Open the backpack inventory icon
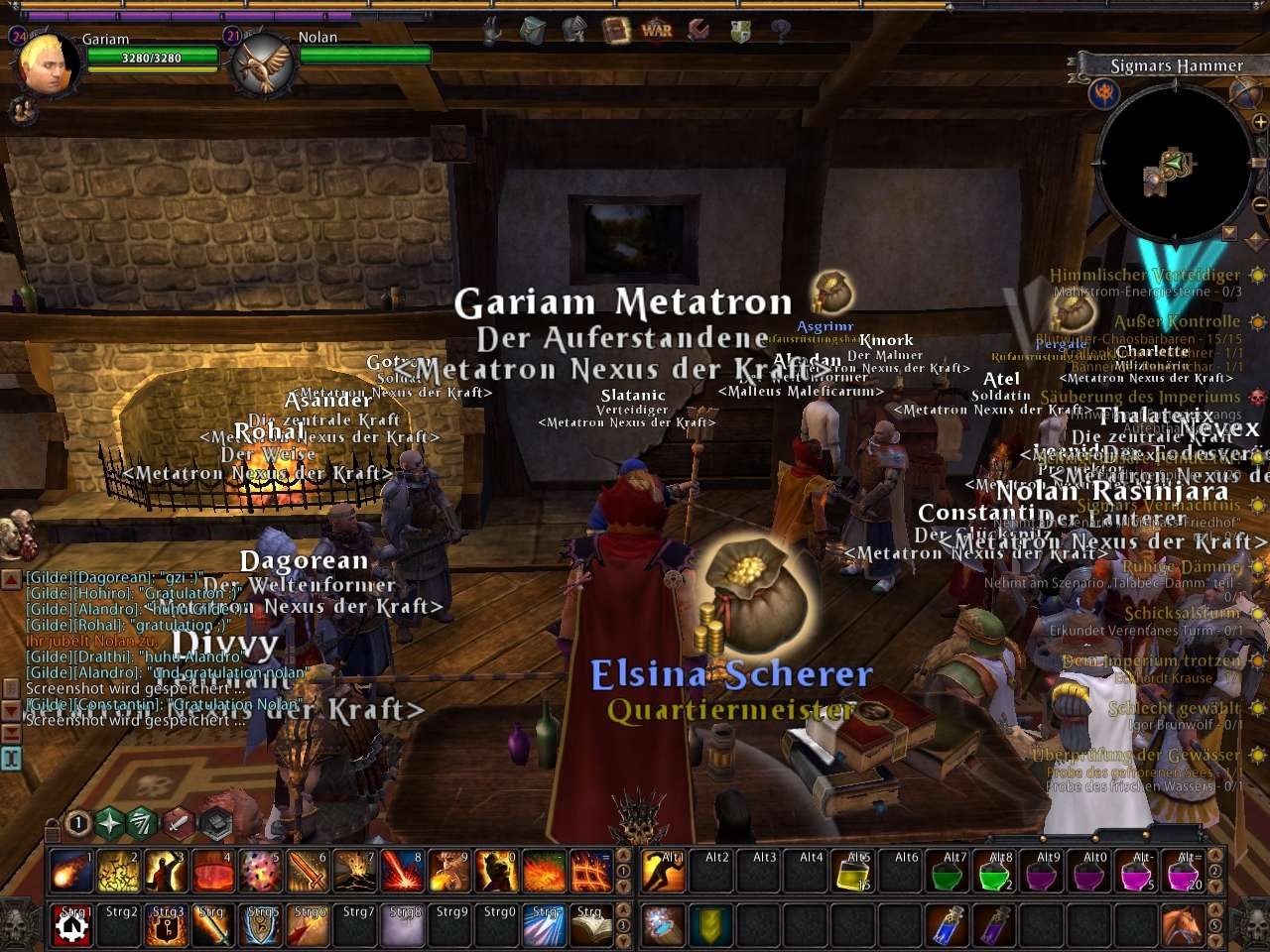Screen dimensions: 1270x952 pos(532,31)
